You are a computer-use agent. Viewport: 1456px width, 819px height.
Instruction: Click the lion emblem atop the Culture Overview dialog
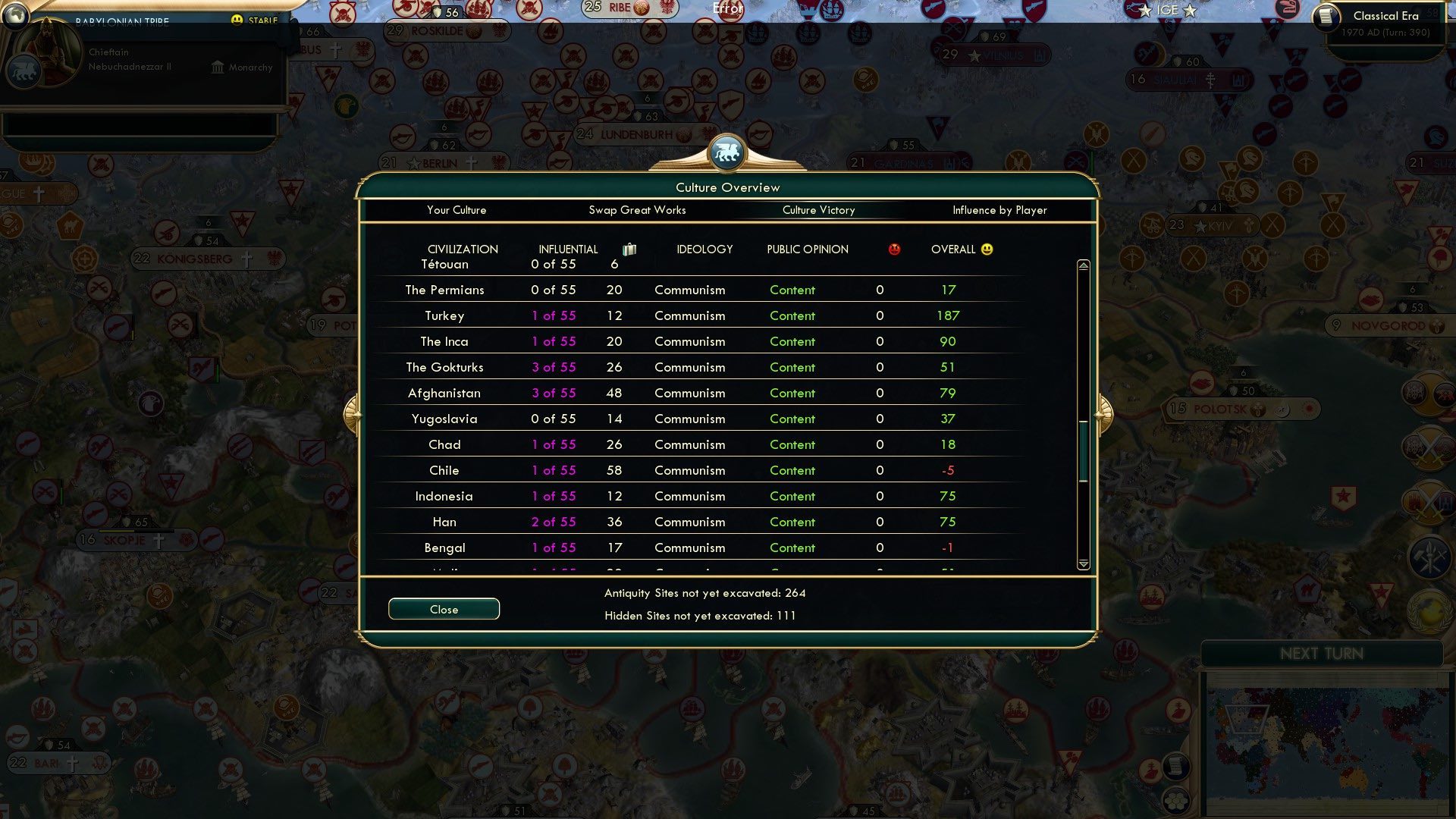pos(727,152)
